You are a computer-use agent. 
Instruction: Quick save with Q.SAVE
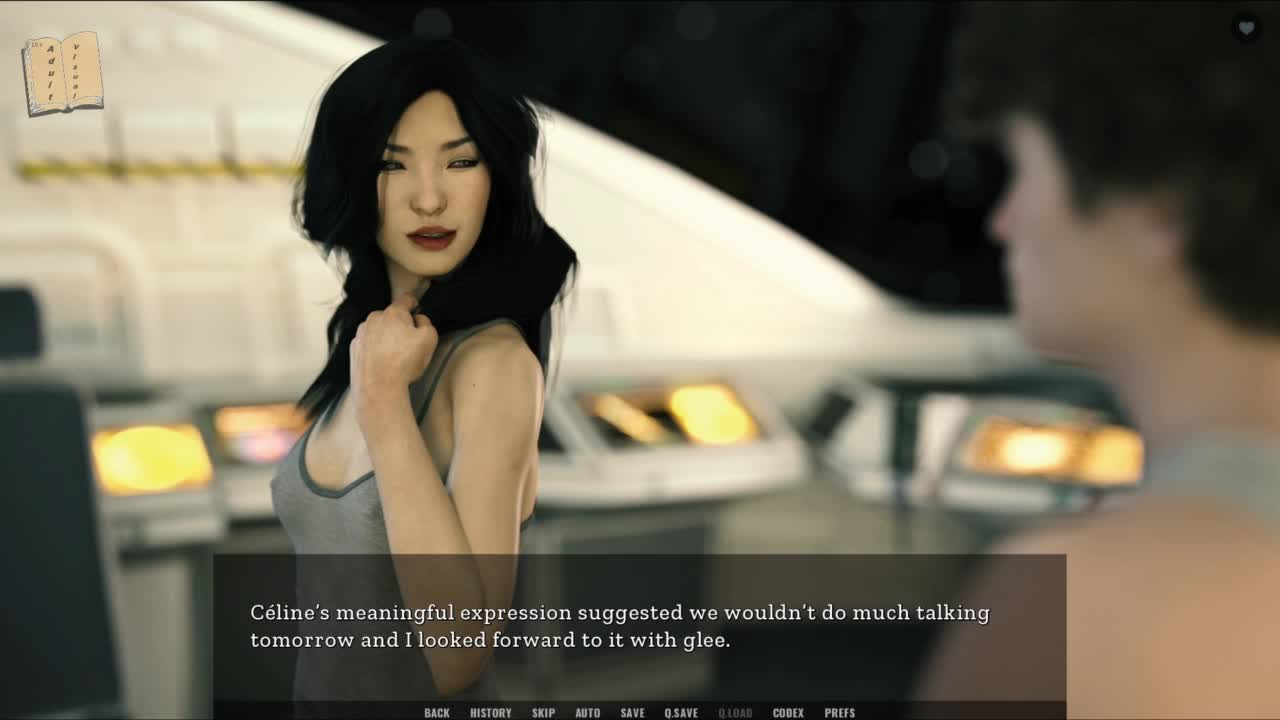(681, 712)
